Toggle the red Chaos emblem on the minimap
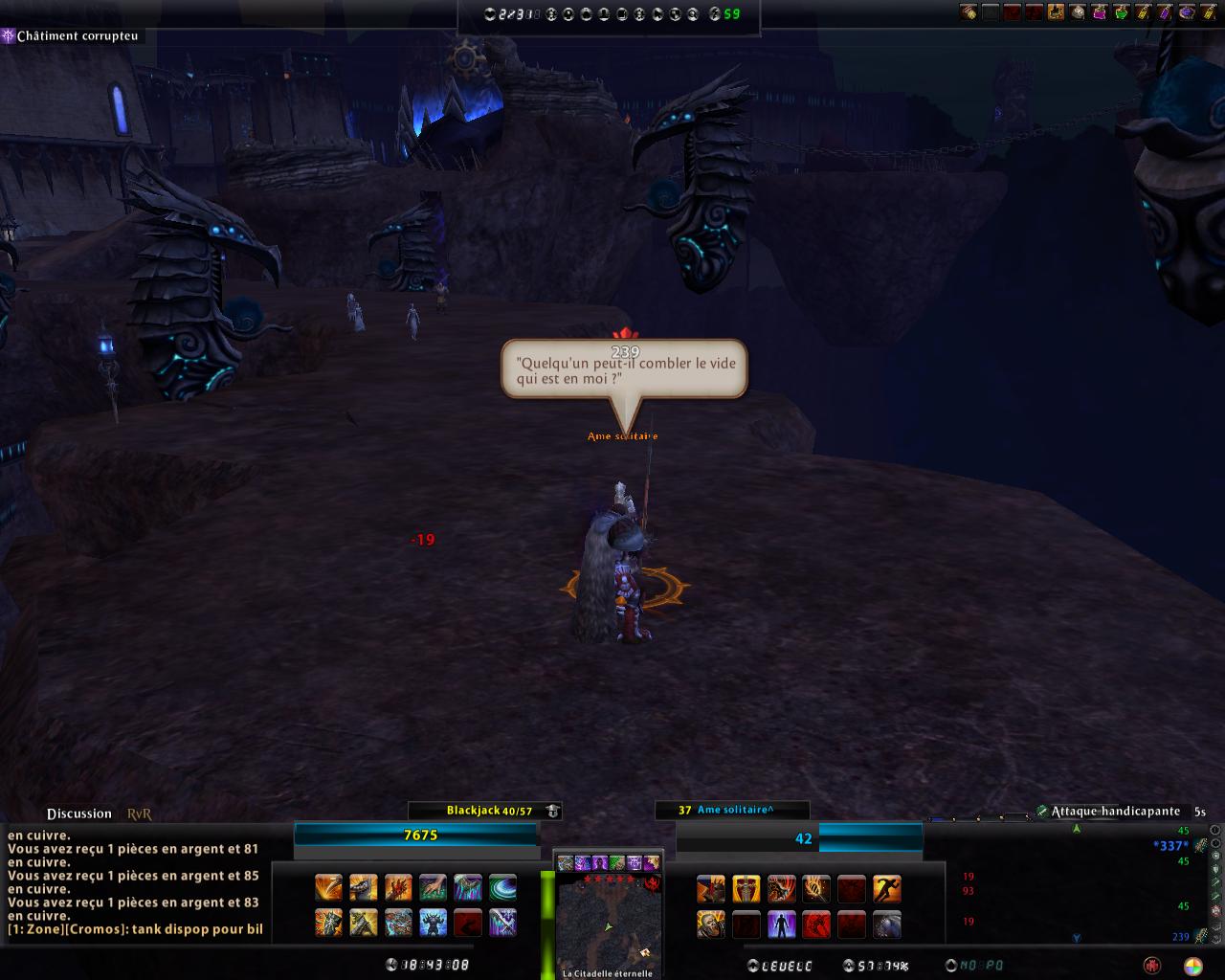 [653, 883]
